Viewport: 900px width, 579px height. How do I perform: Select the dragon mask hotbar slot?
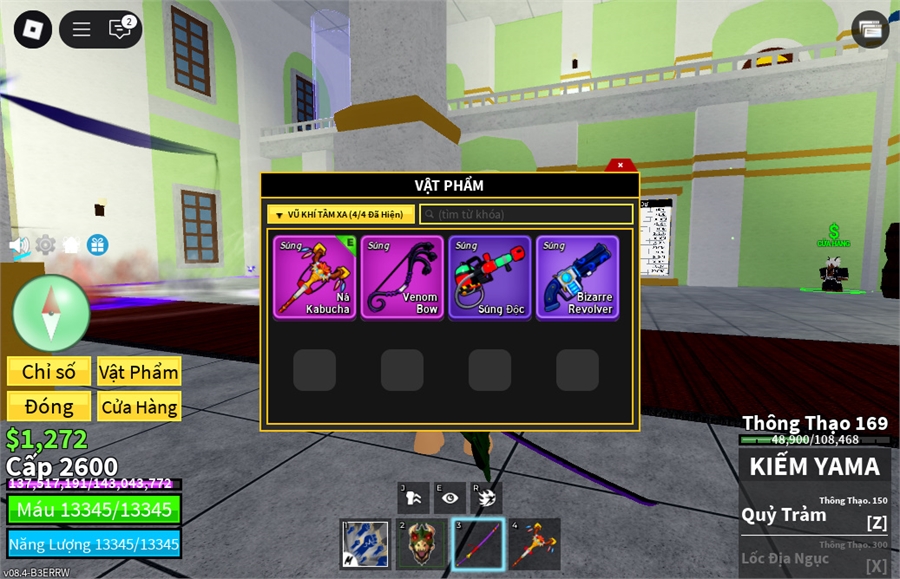pos(422,544)
